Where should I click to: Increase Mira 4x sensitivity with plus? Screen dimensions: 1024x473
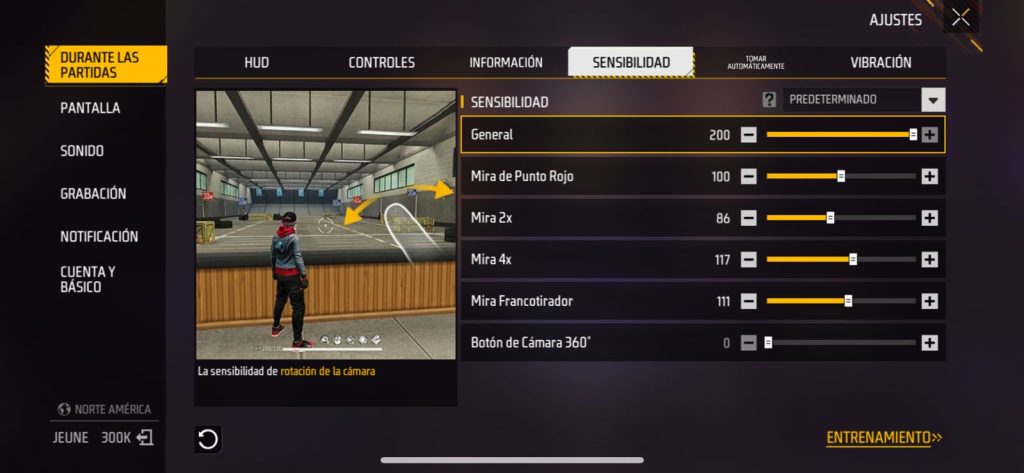tap(929, 260)
